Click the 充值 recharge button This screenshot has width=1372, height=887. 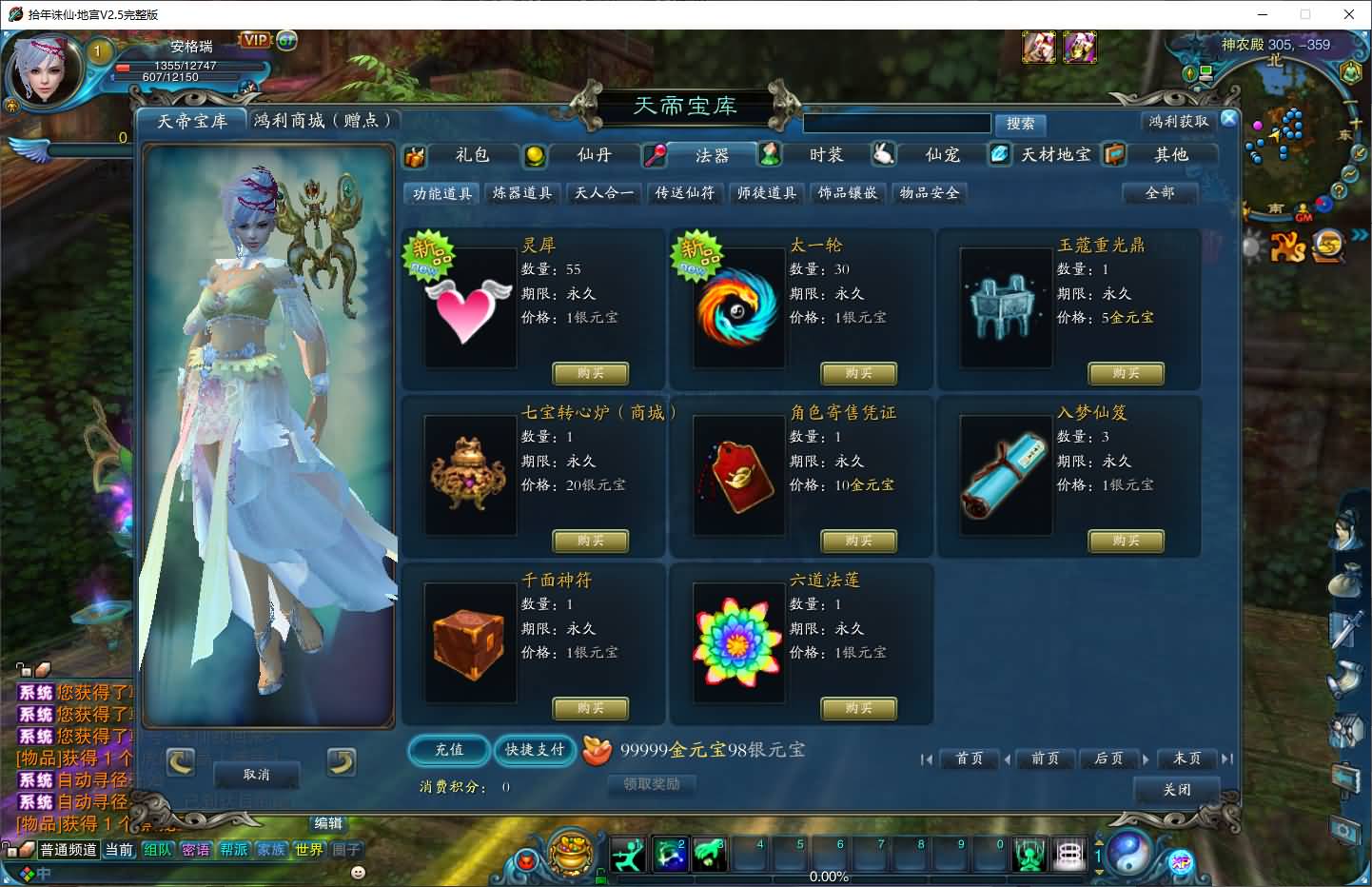tap(448, 751)
